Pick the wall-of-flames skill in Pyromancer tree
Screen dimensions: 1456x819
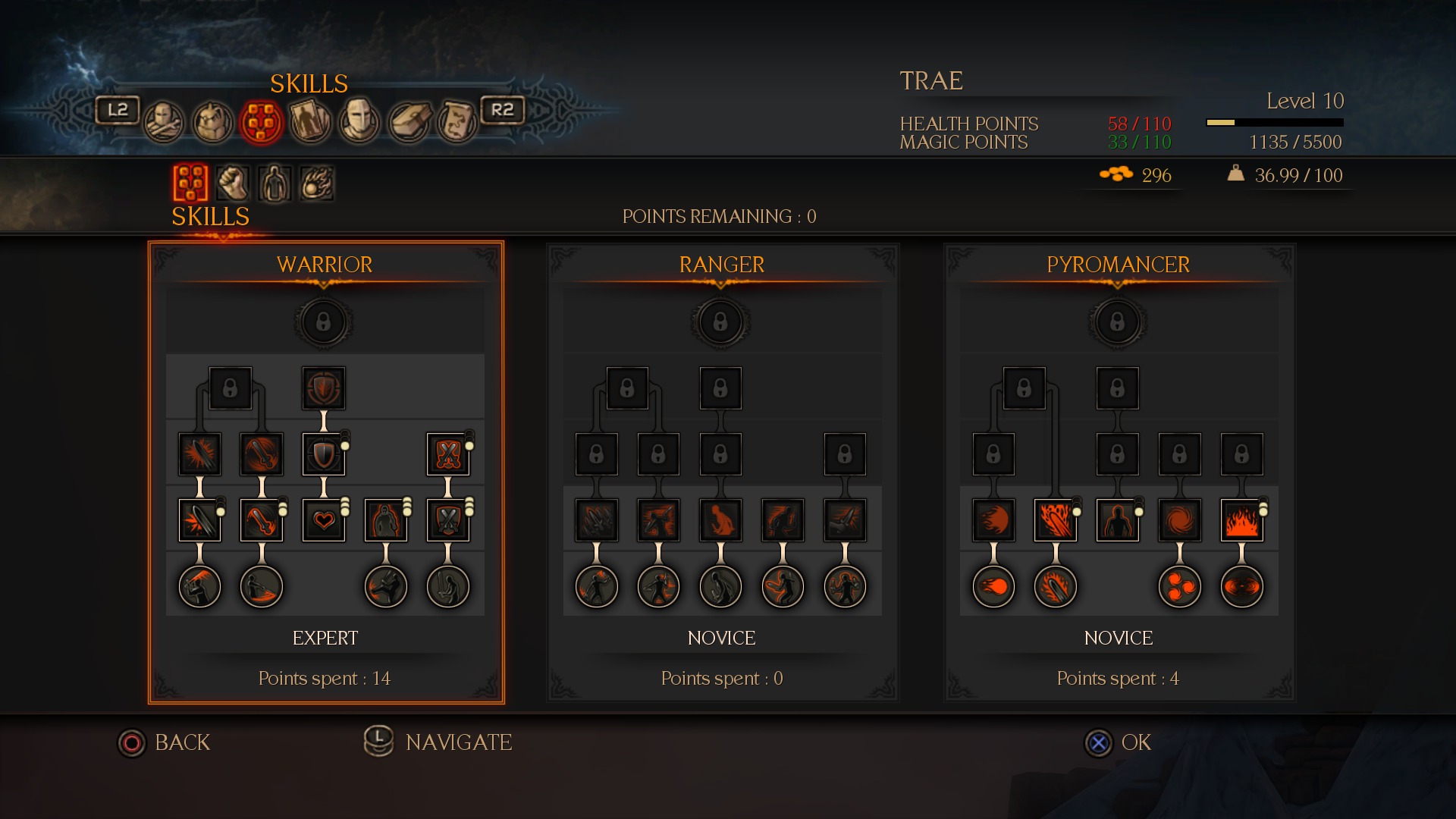[1241, 520]
